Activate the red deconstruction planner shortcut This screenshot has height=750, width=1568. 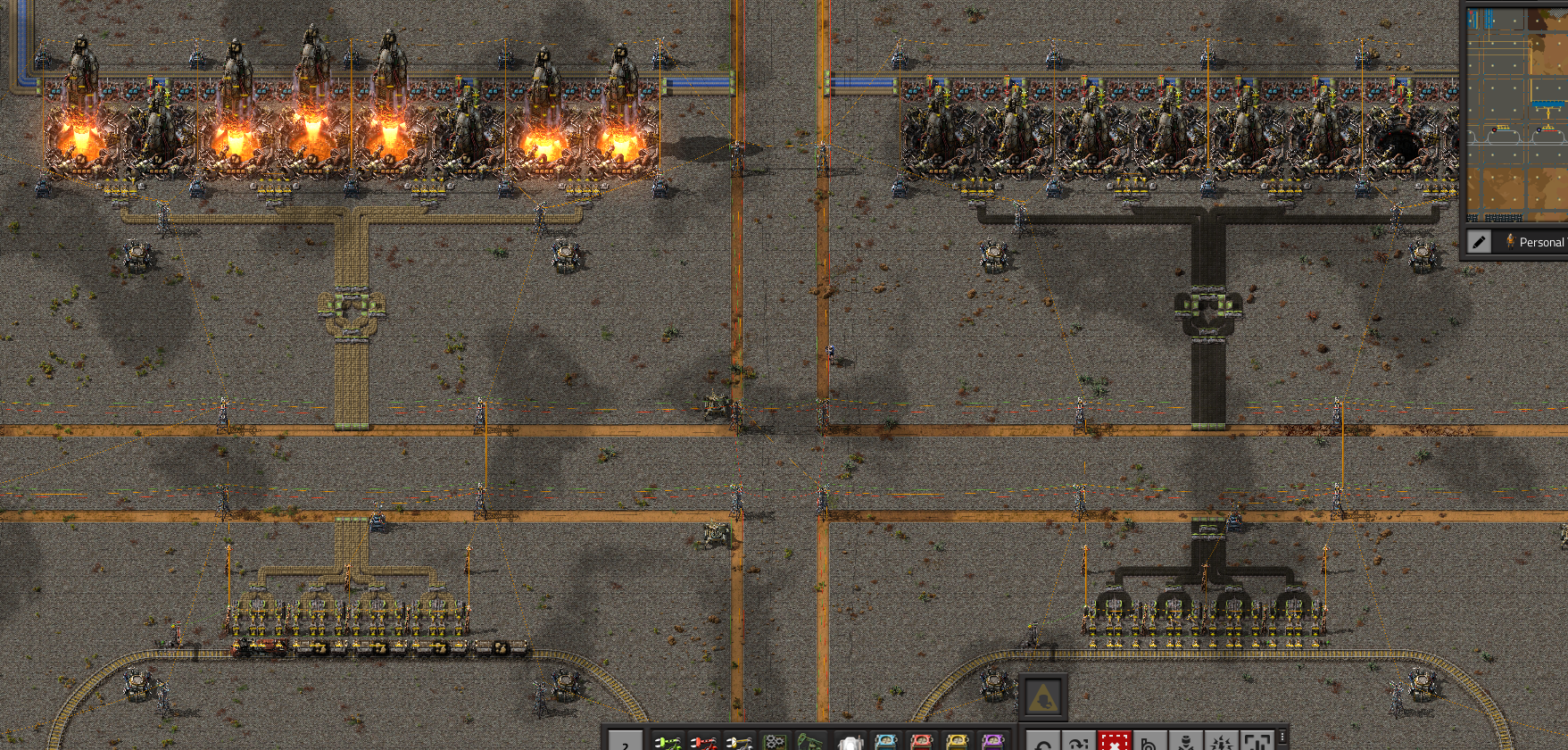pos(1114,742)
